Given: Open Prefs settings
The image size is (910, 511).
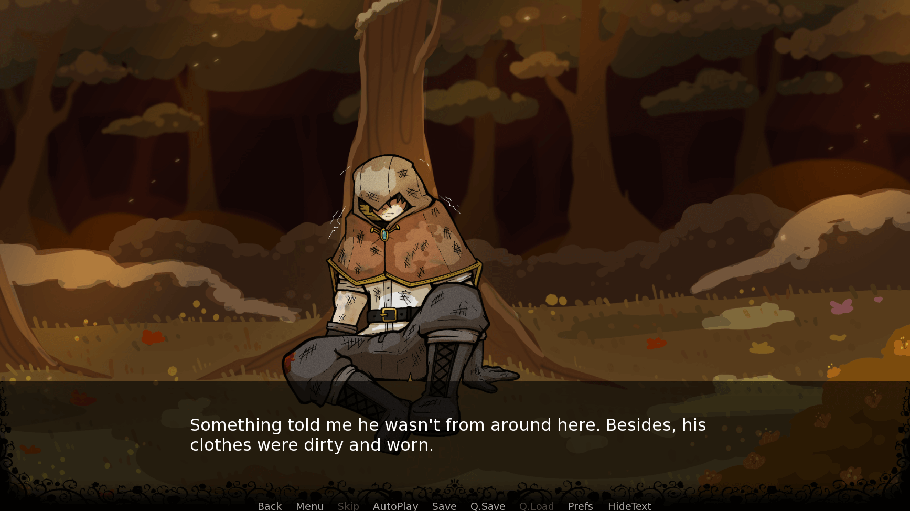Looking at the screenshot, I should (x=581, y=506).
